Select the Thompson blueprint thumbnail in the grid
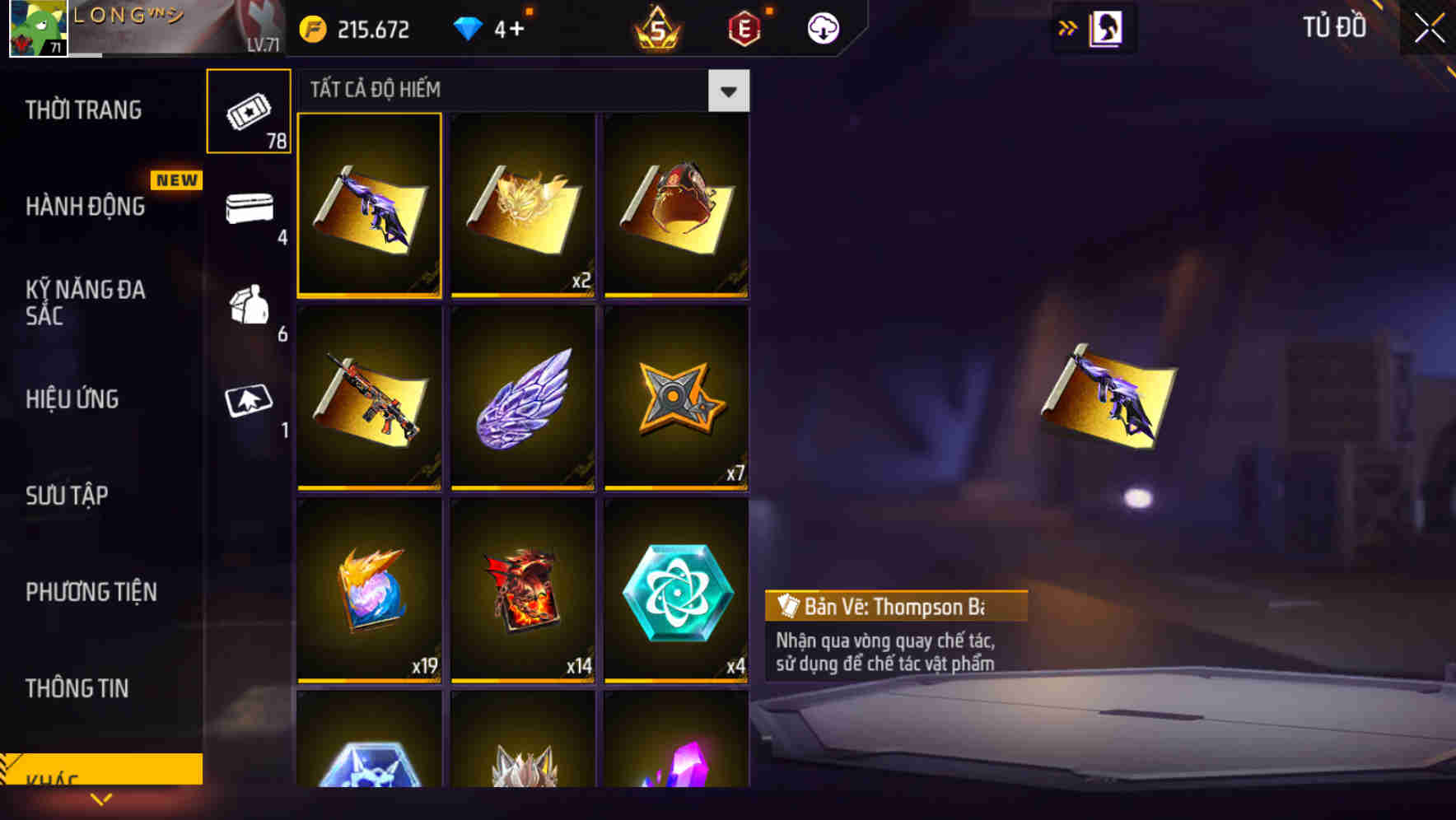 pyautogui.click(x=369, y=205)
